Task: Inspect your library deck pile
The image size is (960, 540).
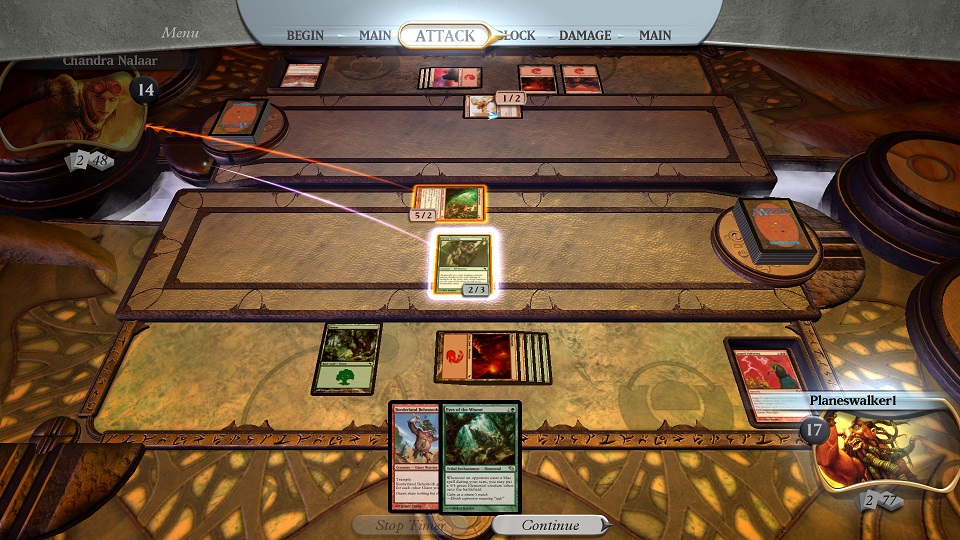Action: tap(770, 228)
